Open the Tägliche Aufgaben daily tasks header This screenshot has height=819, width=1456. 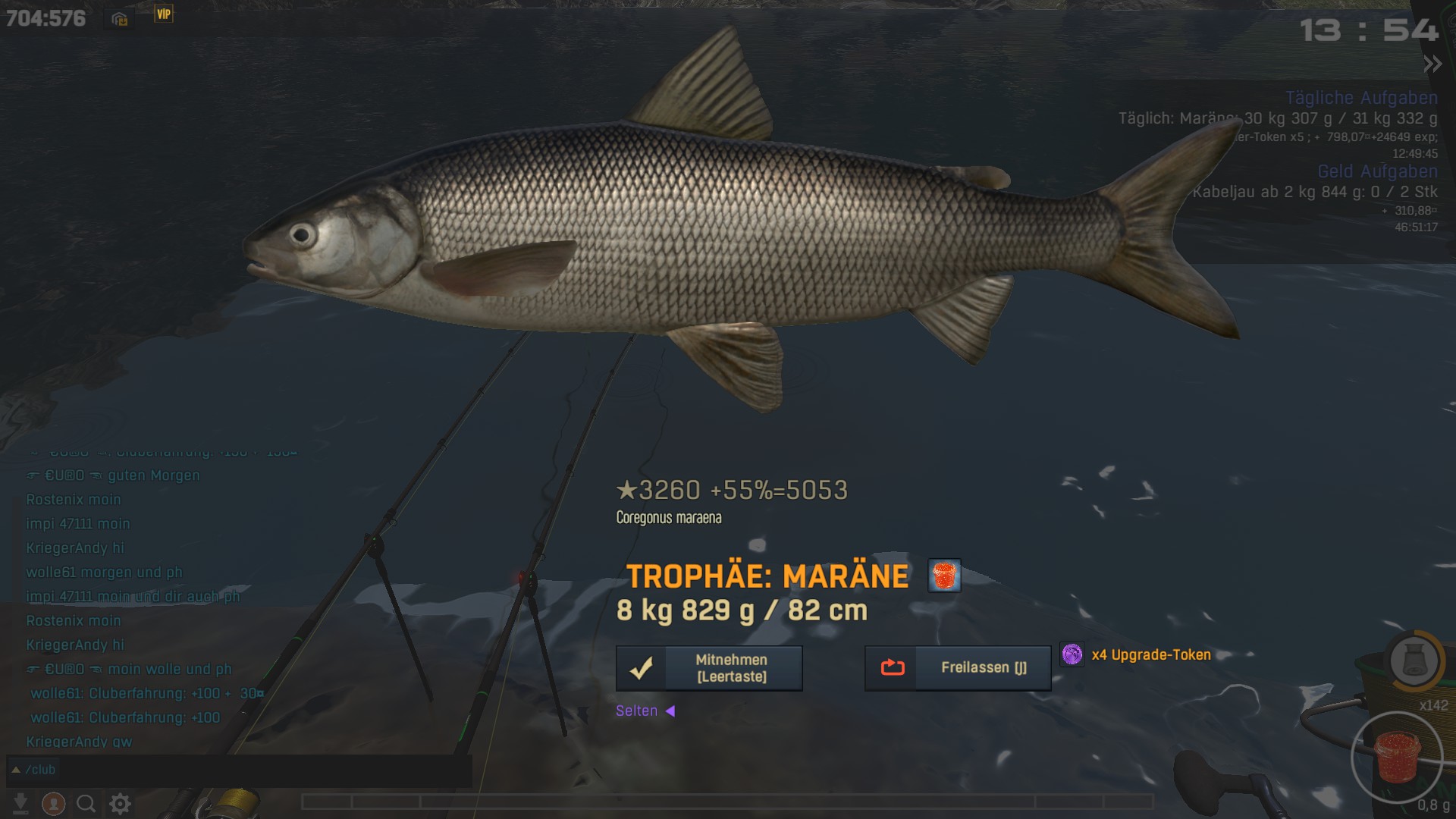click(1361, 98)
